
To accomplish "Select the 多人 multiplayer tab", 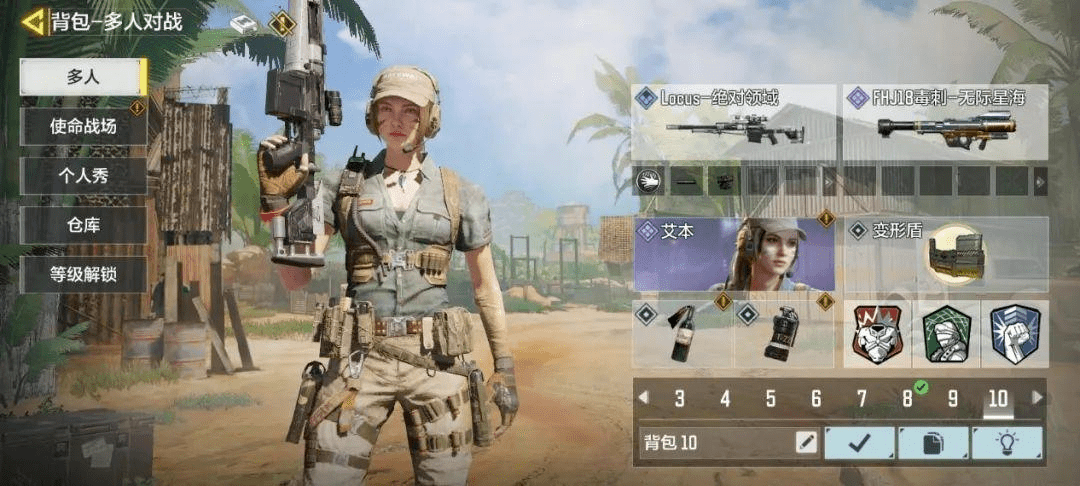I will [x=84, y=77].
